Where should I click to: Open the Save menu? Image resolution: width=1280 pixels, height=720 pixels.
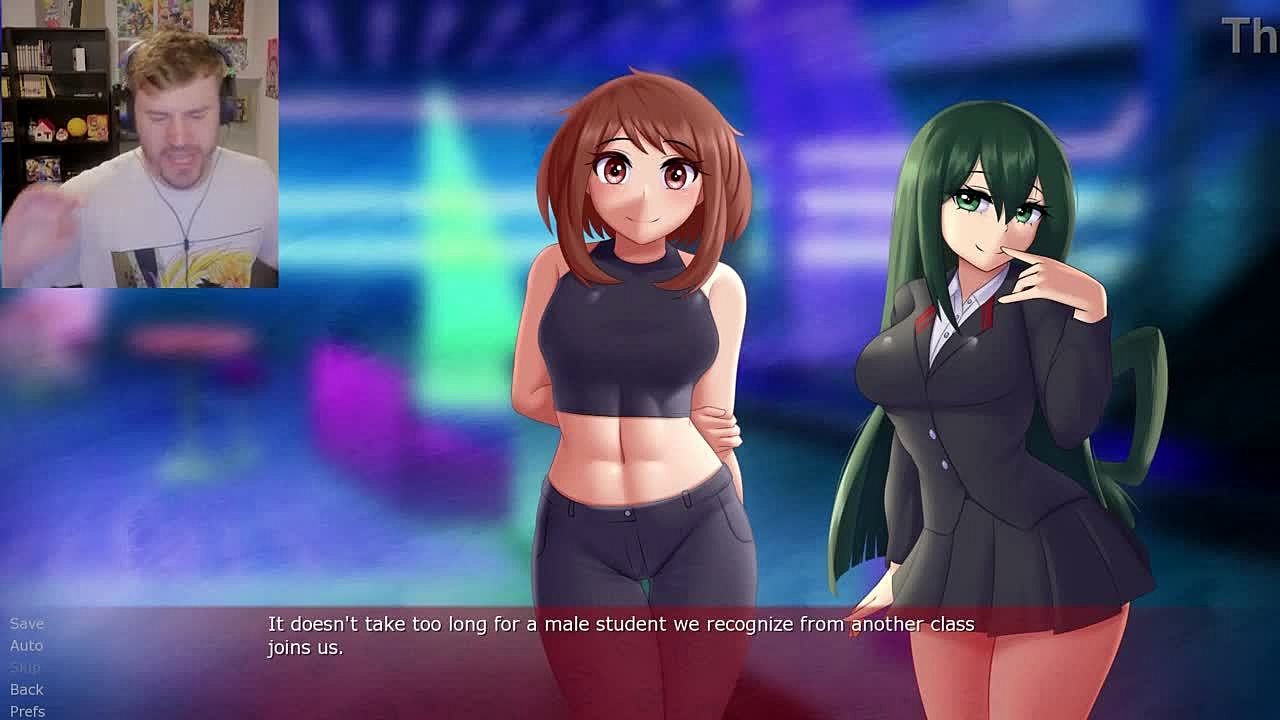[27, 623]
